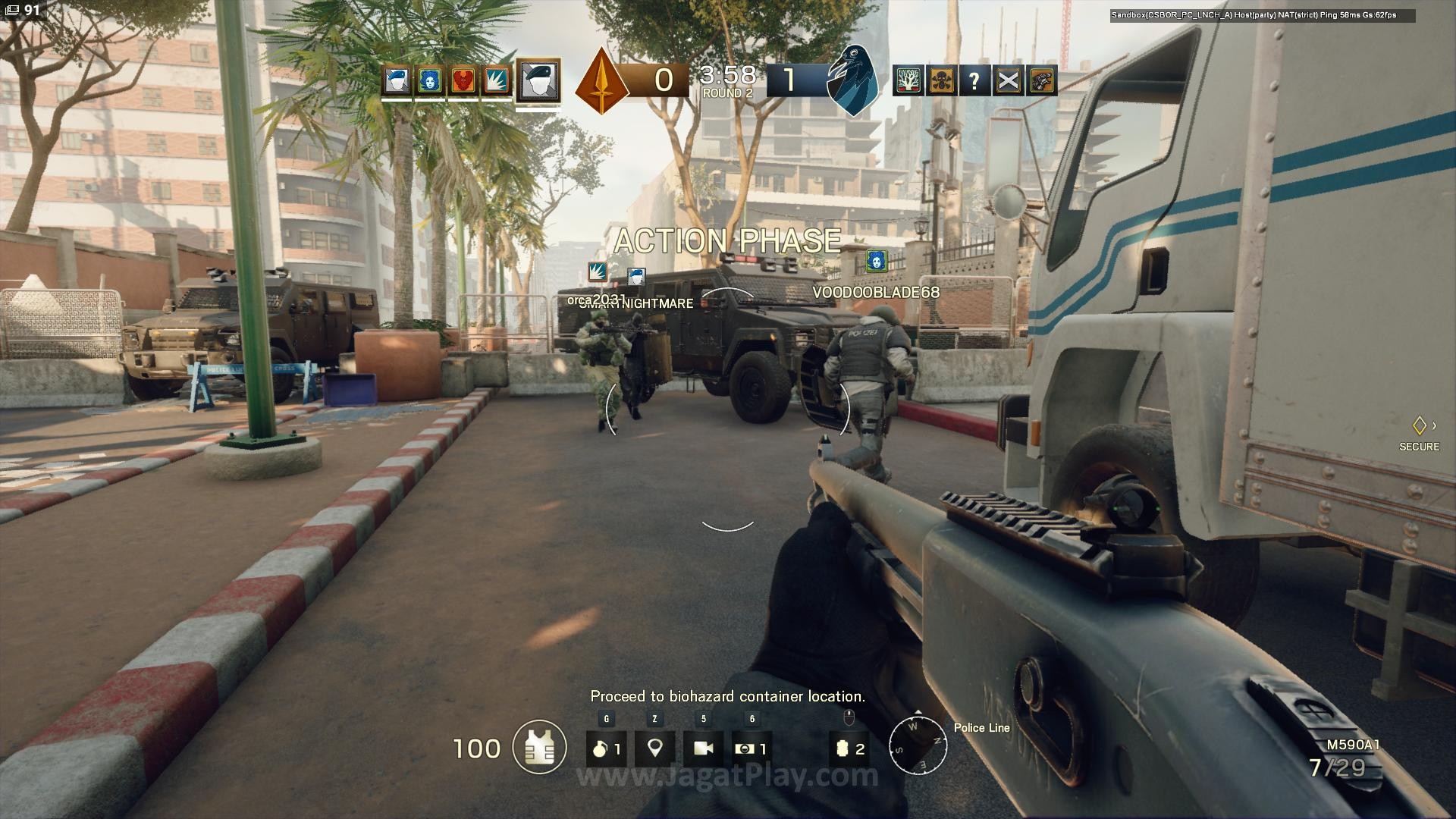Select the breach charge gadget slot
Image resolution: width=1456 pixels, height=819 pixels.
(x=752, y=748)
